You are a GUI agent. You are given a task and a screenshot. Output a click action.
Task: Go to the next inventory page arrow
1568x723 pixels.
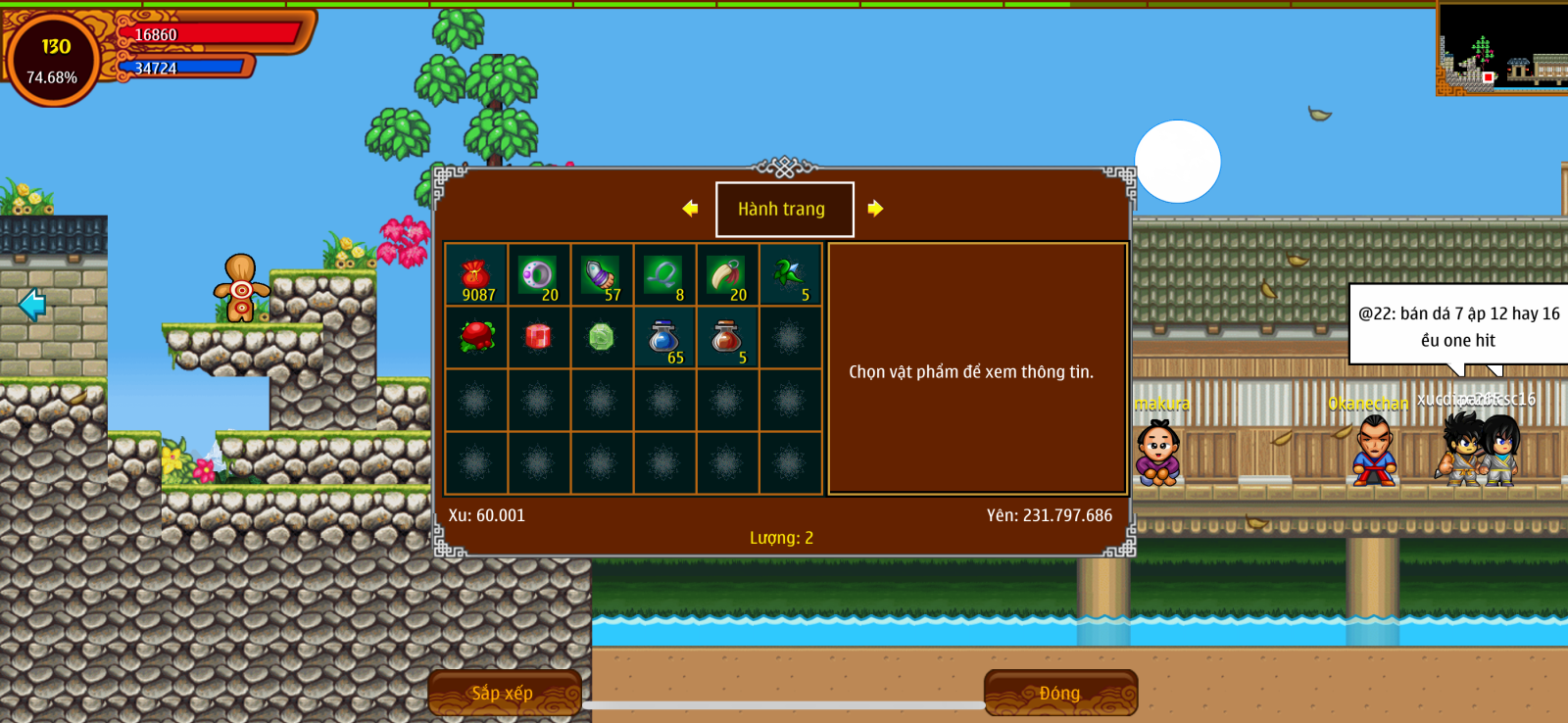point(875,209)
